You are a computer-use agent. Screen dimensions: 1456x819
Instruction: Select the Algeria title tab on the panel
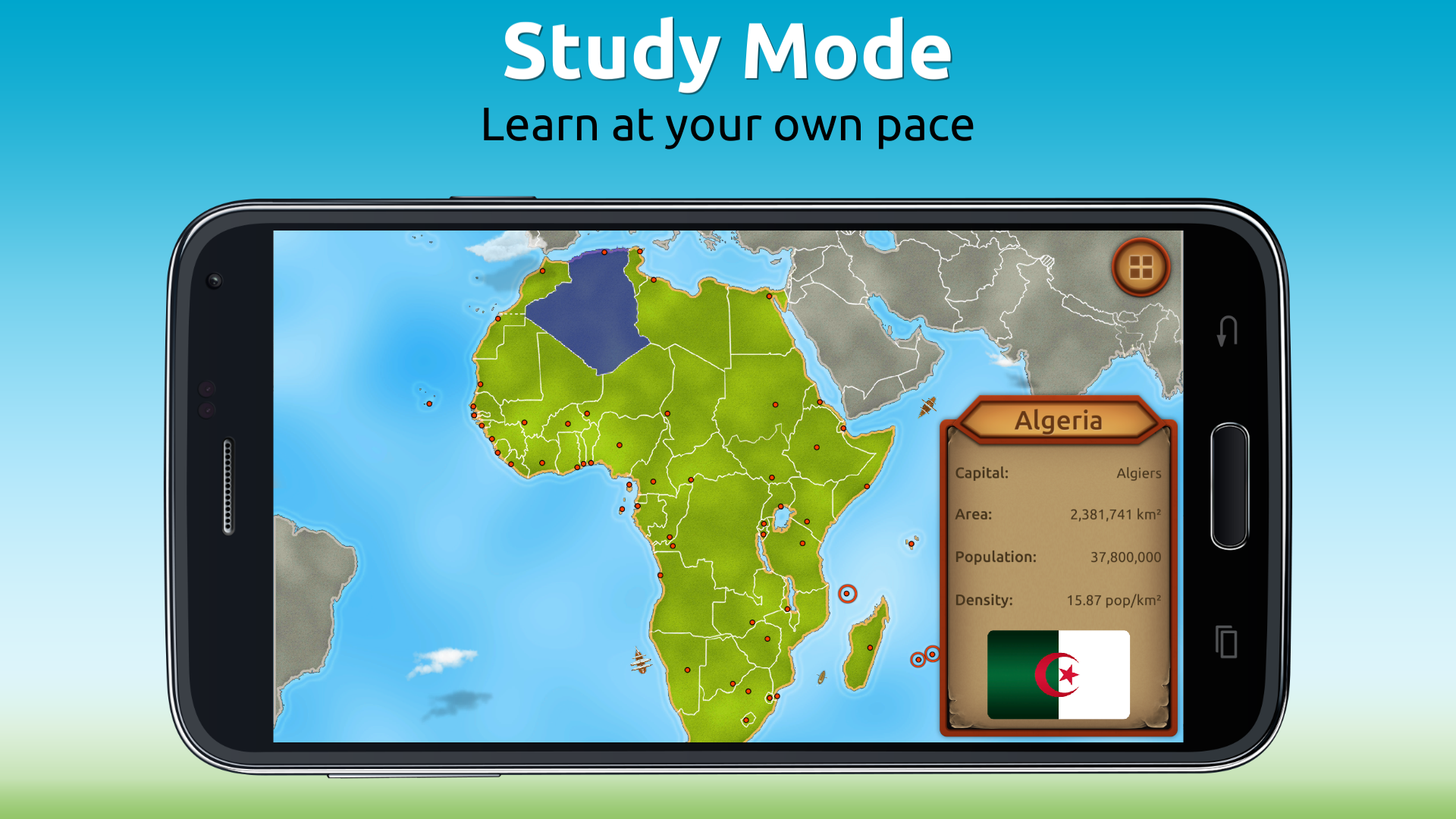[1059, 422]
